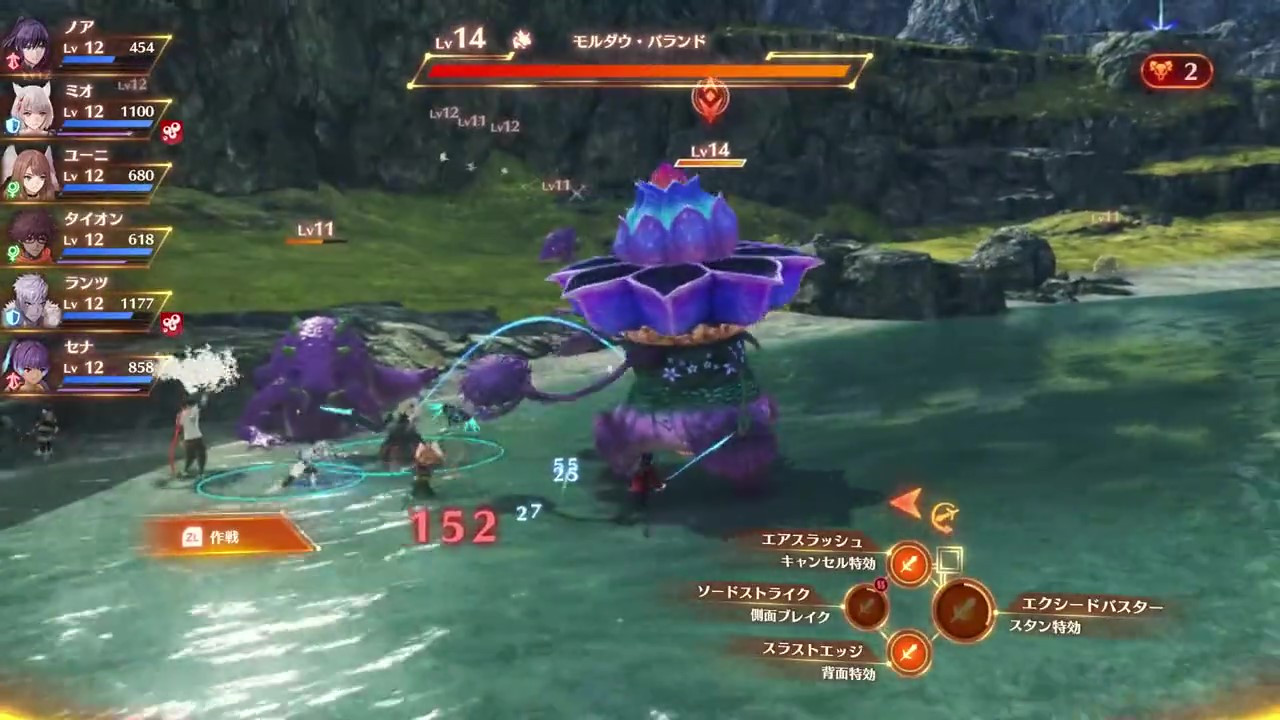Trigger the スラストエッジ art icon
This screenshot has height=720, width=1280.
(x=909, y=652)
